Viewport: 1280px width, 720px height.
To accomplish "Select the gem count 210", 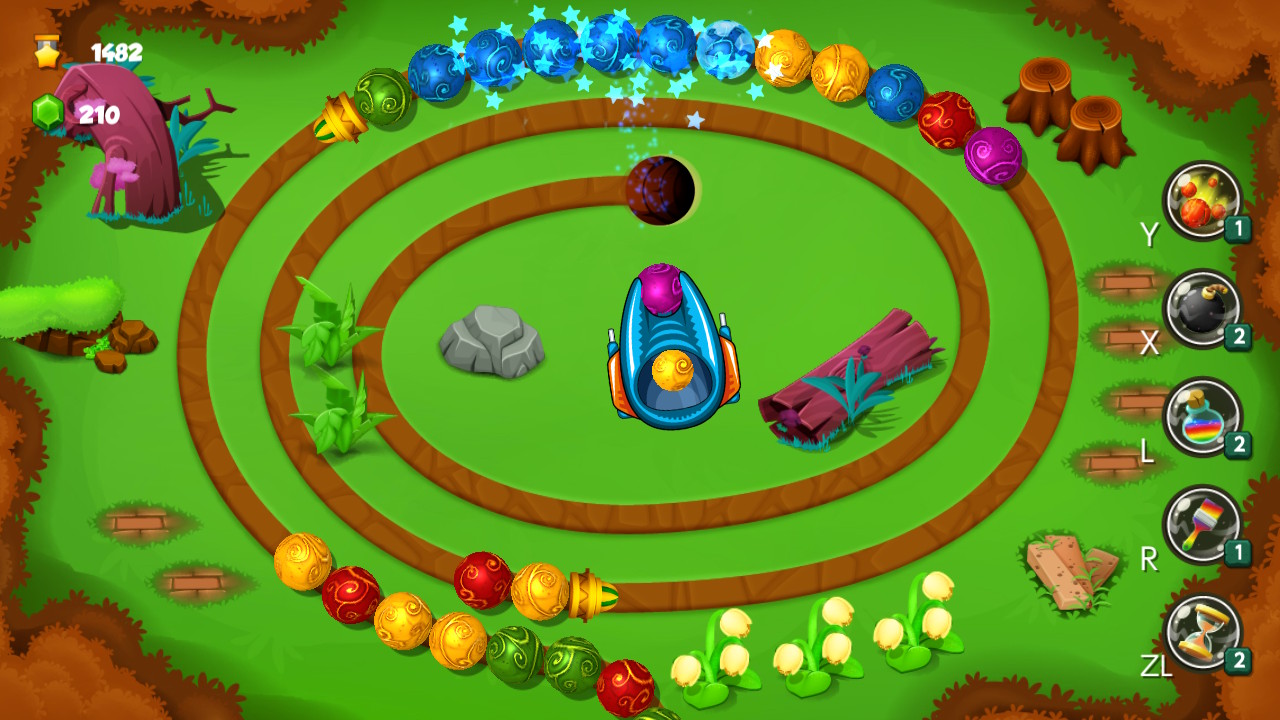I will [x=102, y=113].
